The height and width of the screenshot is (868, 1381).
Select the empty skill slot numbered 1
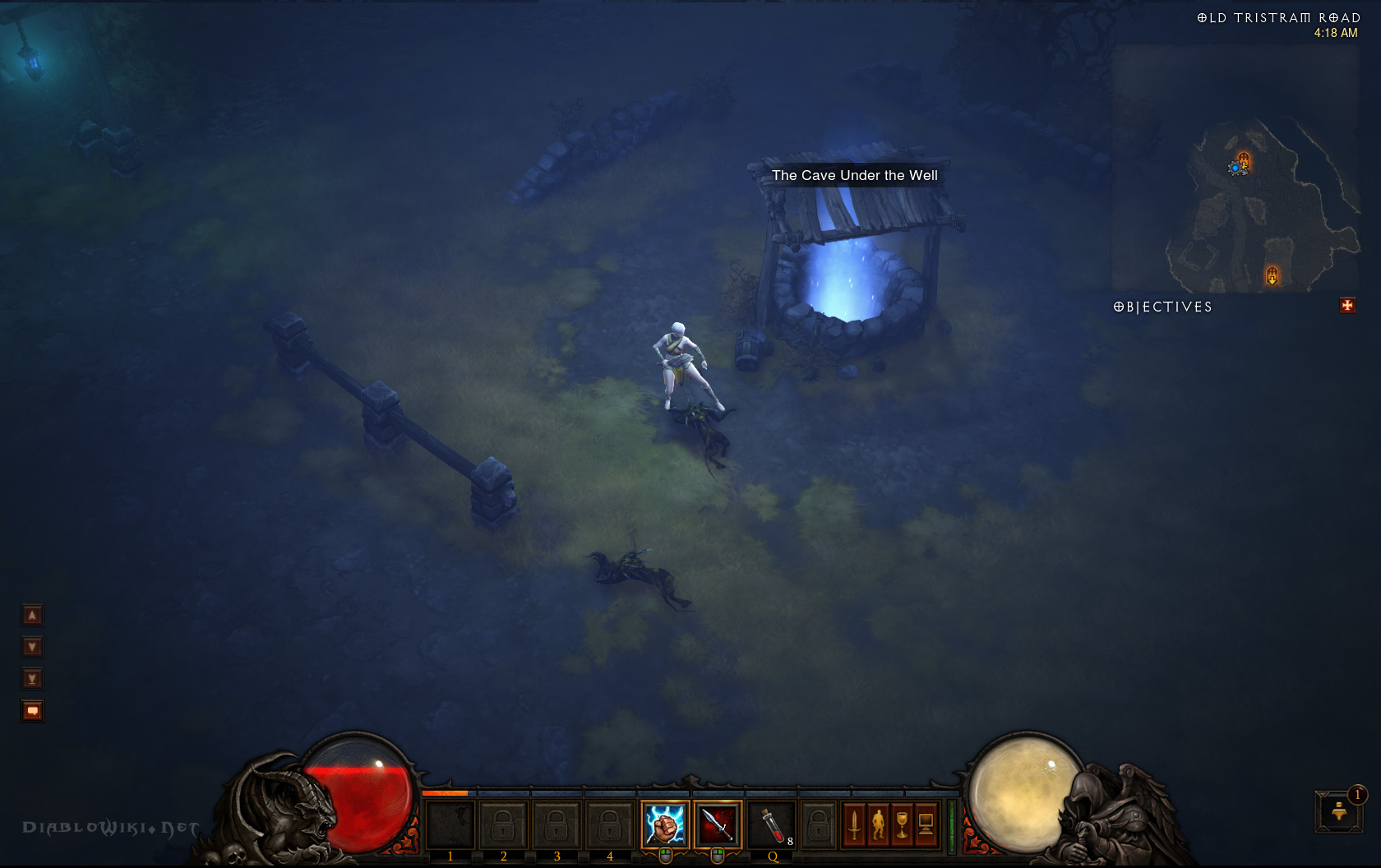(450, 824)
